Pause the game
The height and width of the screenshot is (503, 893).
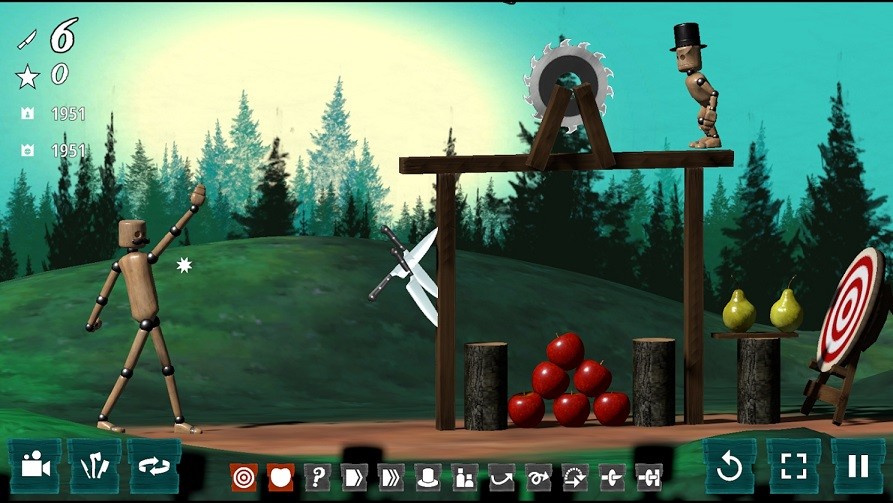[x=857, y=465]
